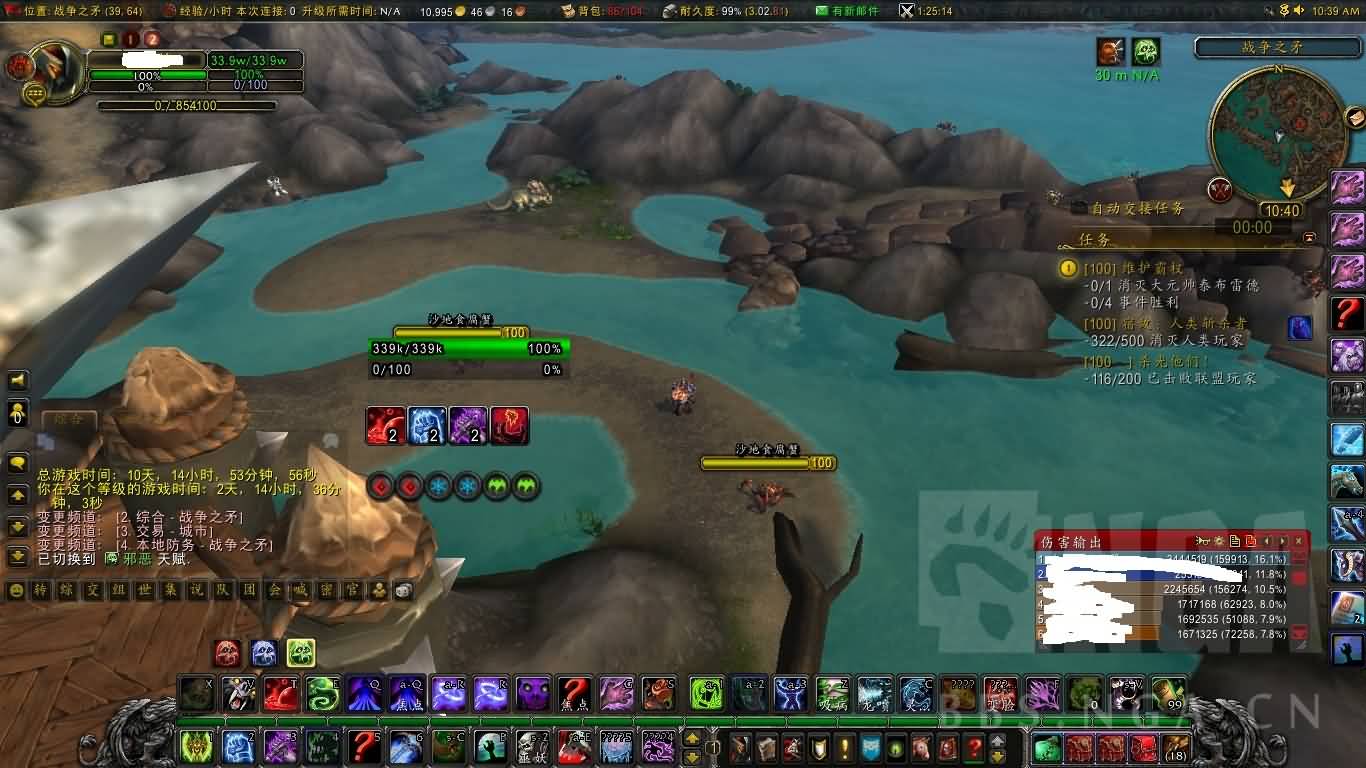
Task: Open the emote smiley face button
Action: tap(16, 591)
